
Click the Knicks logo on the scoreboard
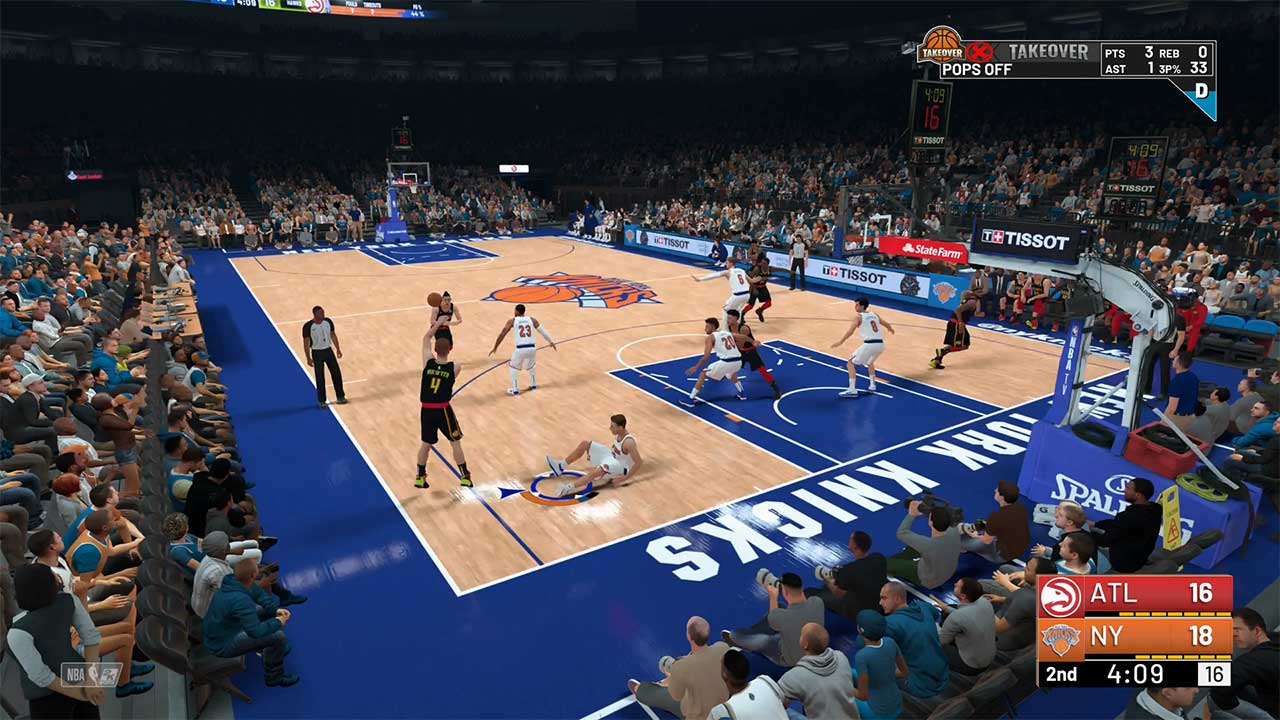point(1062,640)
